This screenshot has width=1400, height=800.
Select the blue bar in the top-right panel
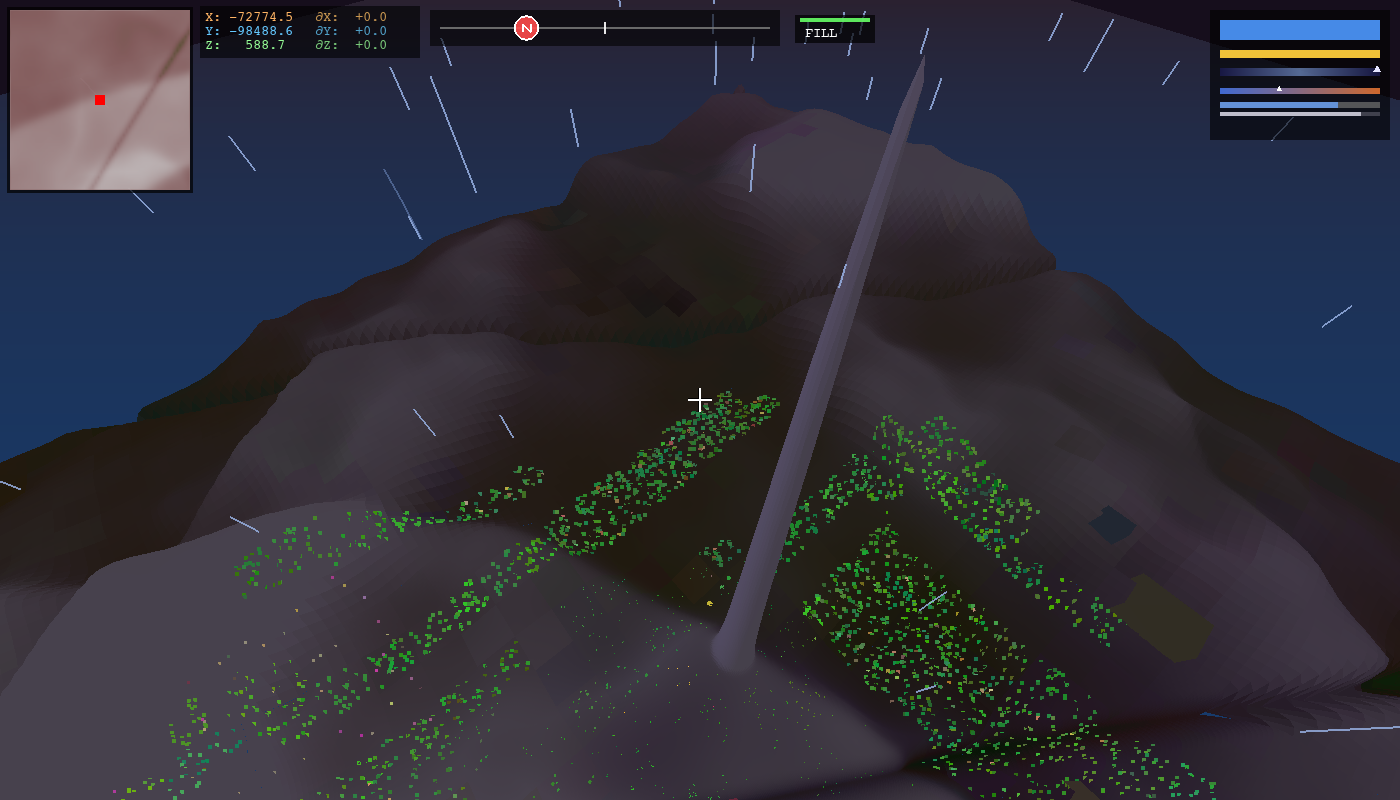[x=1299, y=30]
